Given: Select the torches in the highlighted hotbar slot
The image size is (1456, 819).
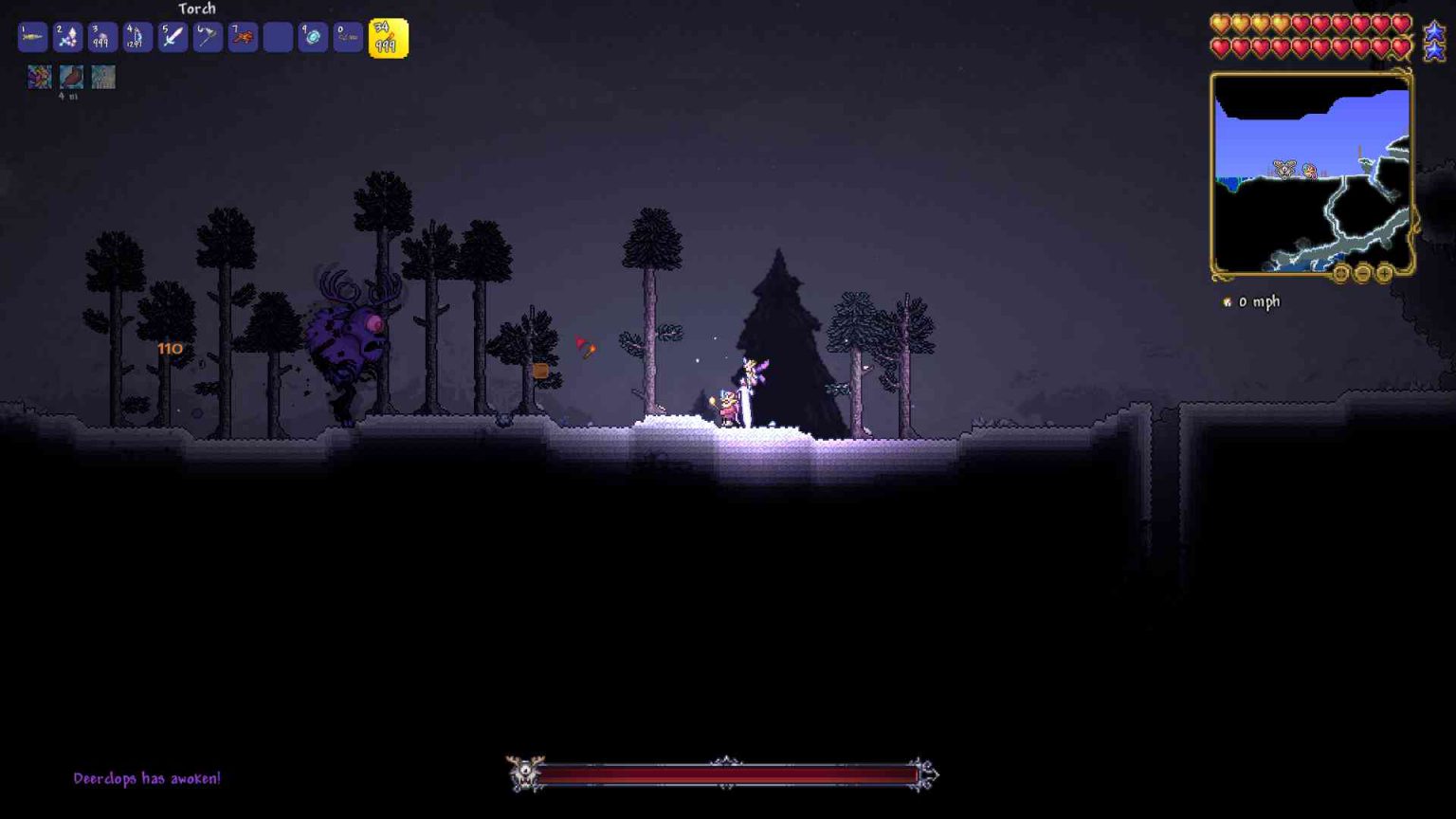Looking at the screenshot, I should point(385,36).
